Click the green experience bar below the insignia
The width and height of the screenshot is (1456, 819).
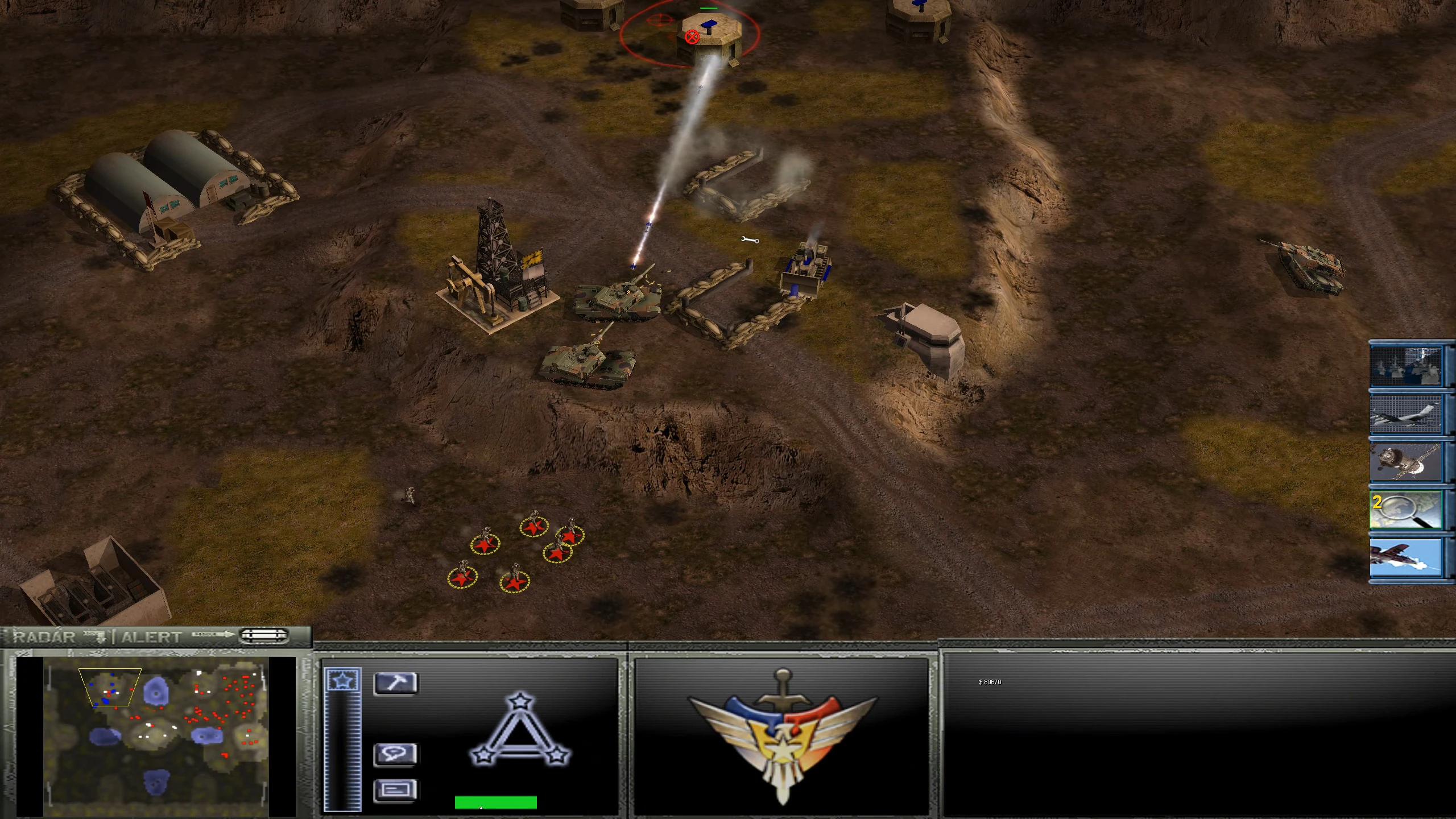495,802
